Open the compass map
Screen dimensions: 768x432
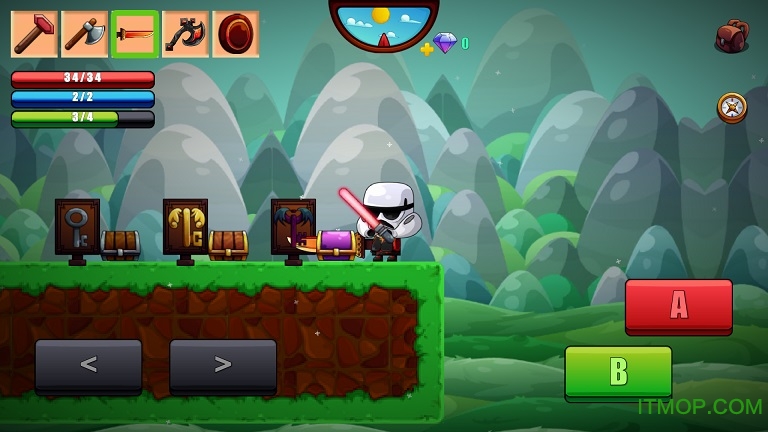pos(732,107)
